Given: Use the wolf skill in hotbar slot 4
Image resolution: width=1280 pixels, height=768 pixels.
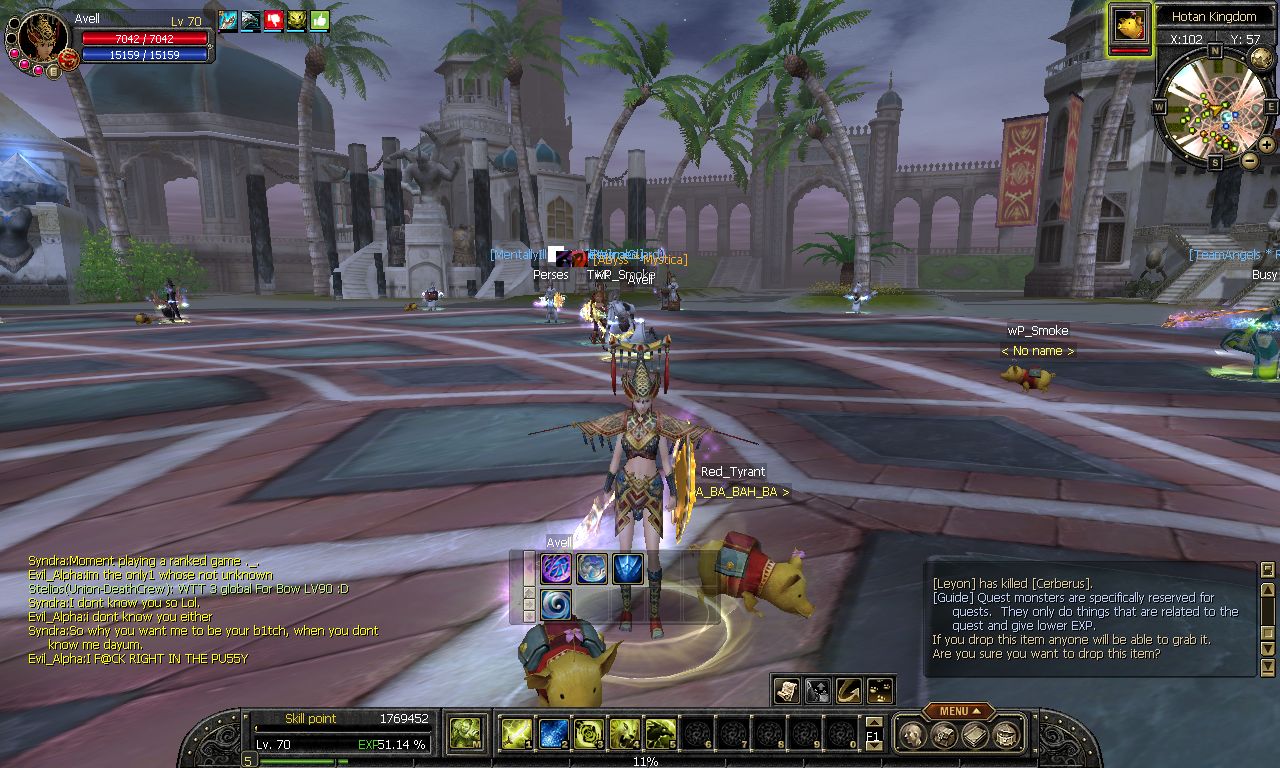Looking at the screenshot, I should [625, 734].
